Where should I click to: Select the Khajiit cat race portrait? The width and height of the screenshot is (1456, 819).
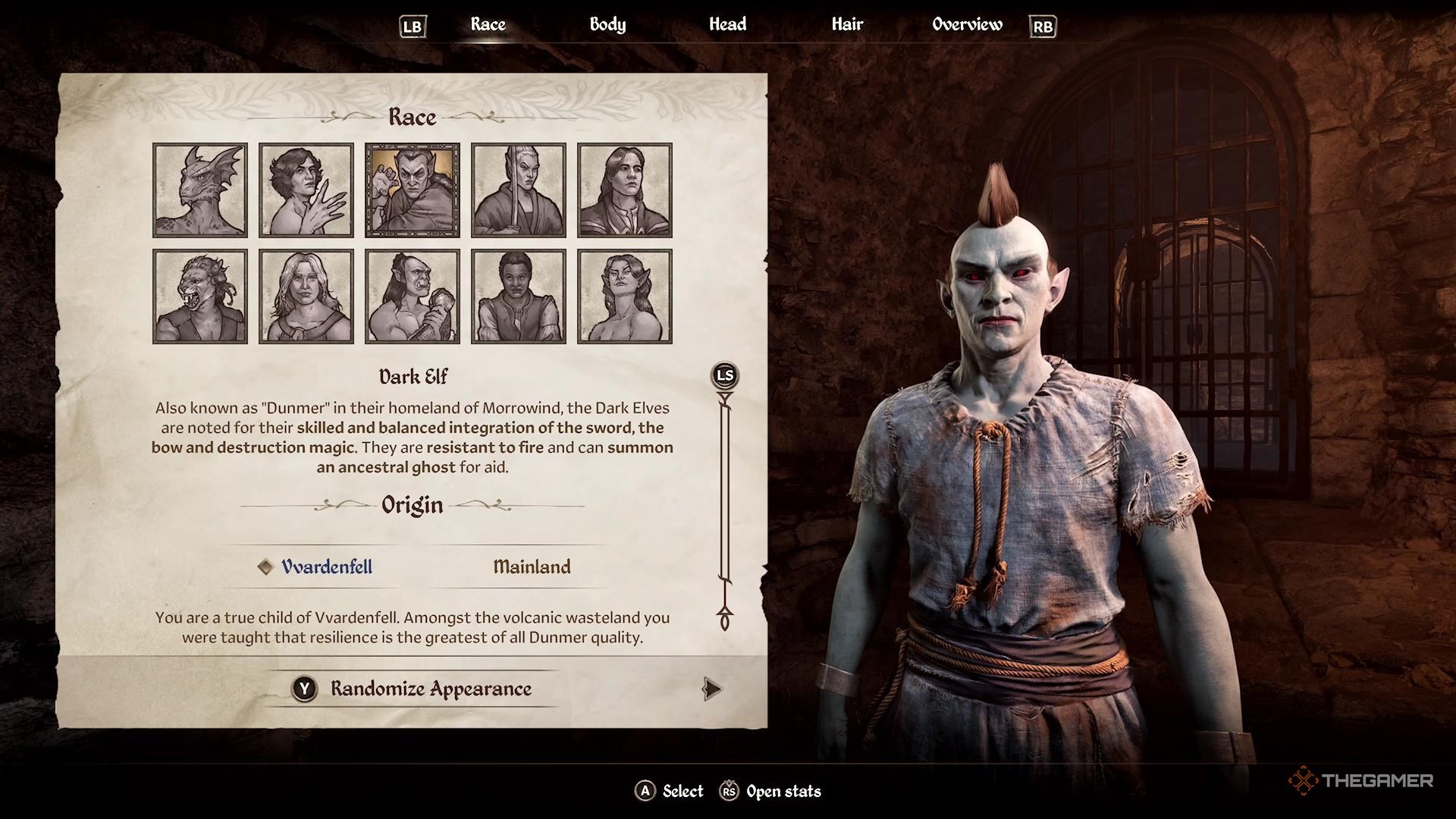click(200, 297)
